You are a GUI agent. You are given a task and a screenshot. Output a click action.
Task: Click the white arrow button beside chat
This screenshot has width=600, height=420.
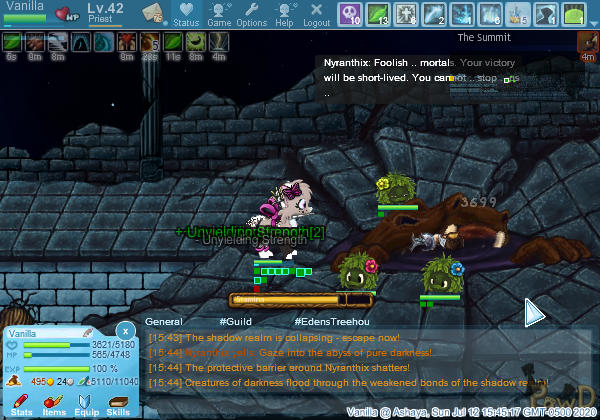coord(535,313)
